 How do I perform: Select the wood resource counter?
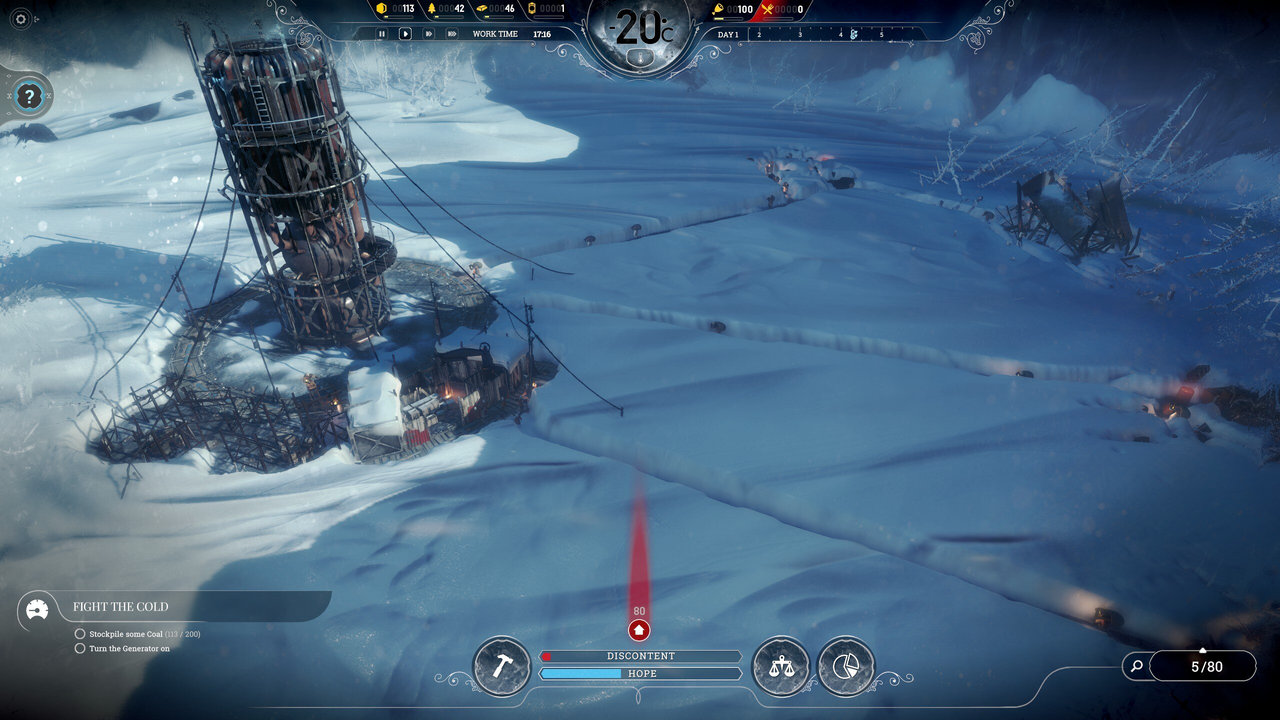[x=446, y=9]
